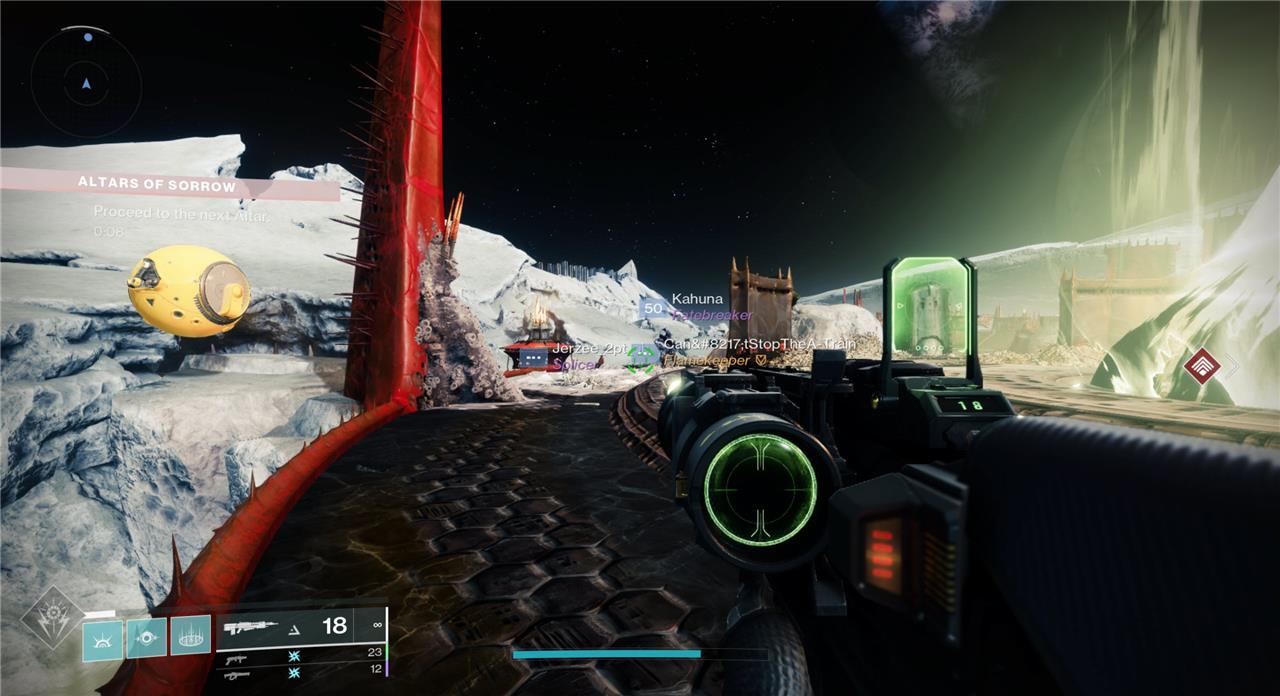Open the Altars of Sorrow objective tracker

[170, 185]
